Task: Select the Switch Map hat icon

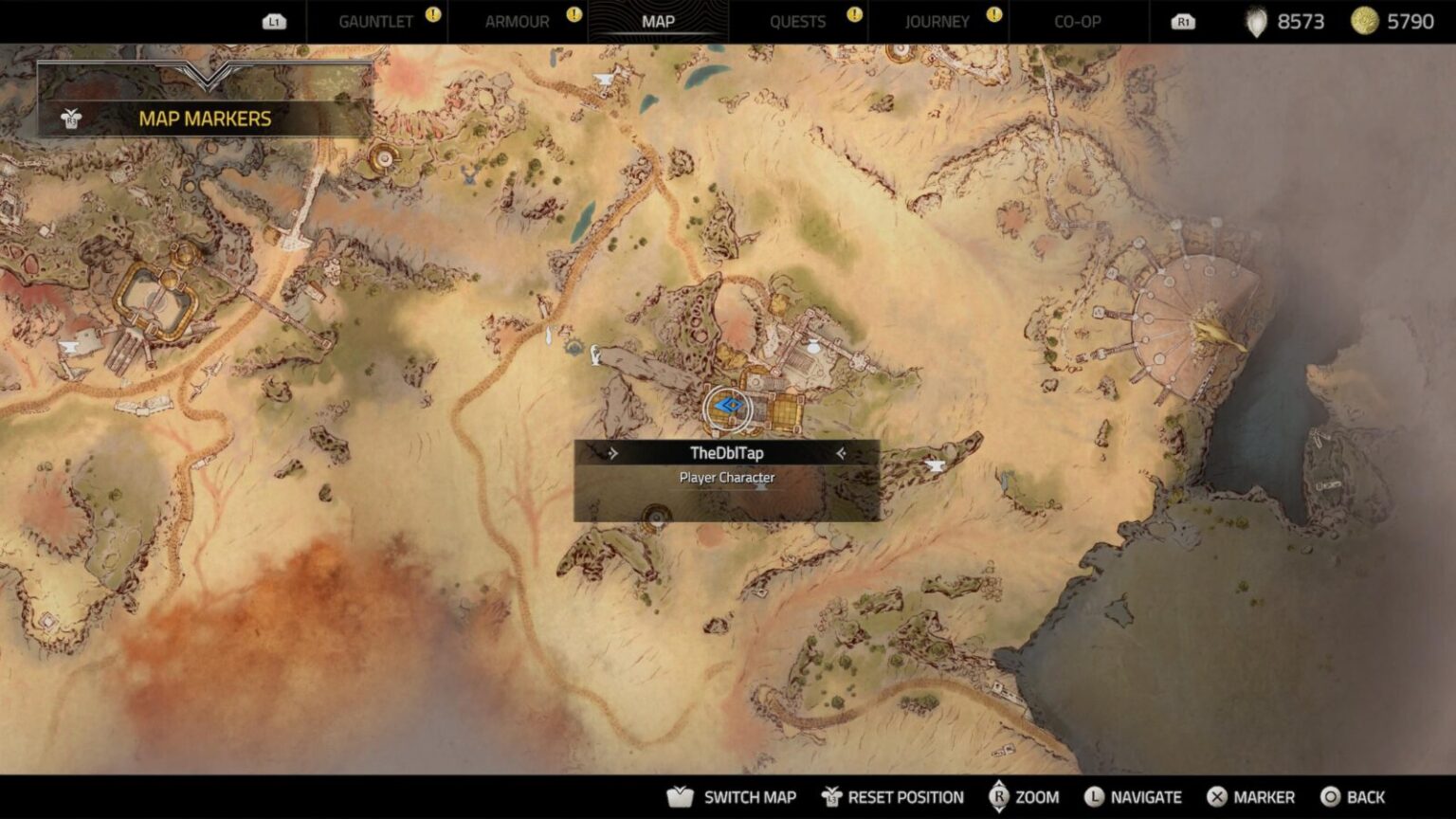Action: tap(681, 796)
